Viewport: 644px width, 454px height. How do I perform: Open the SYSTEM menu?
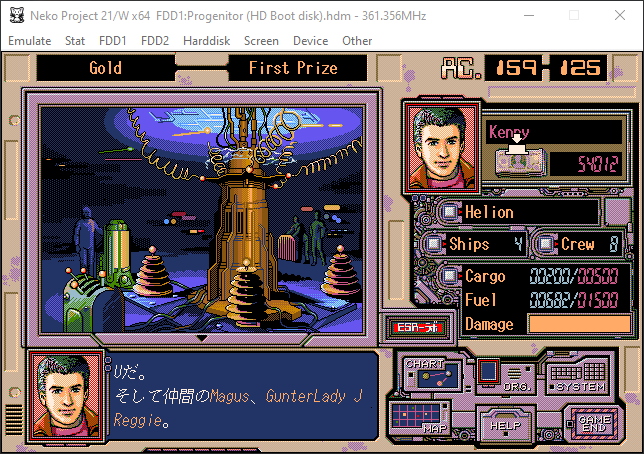(x=580, y=376)
